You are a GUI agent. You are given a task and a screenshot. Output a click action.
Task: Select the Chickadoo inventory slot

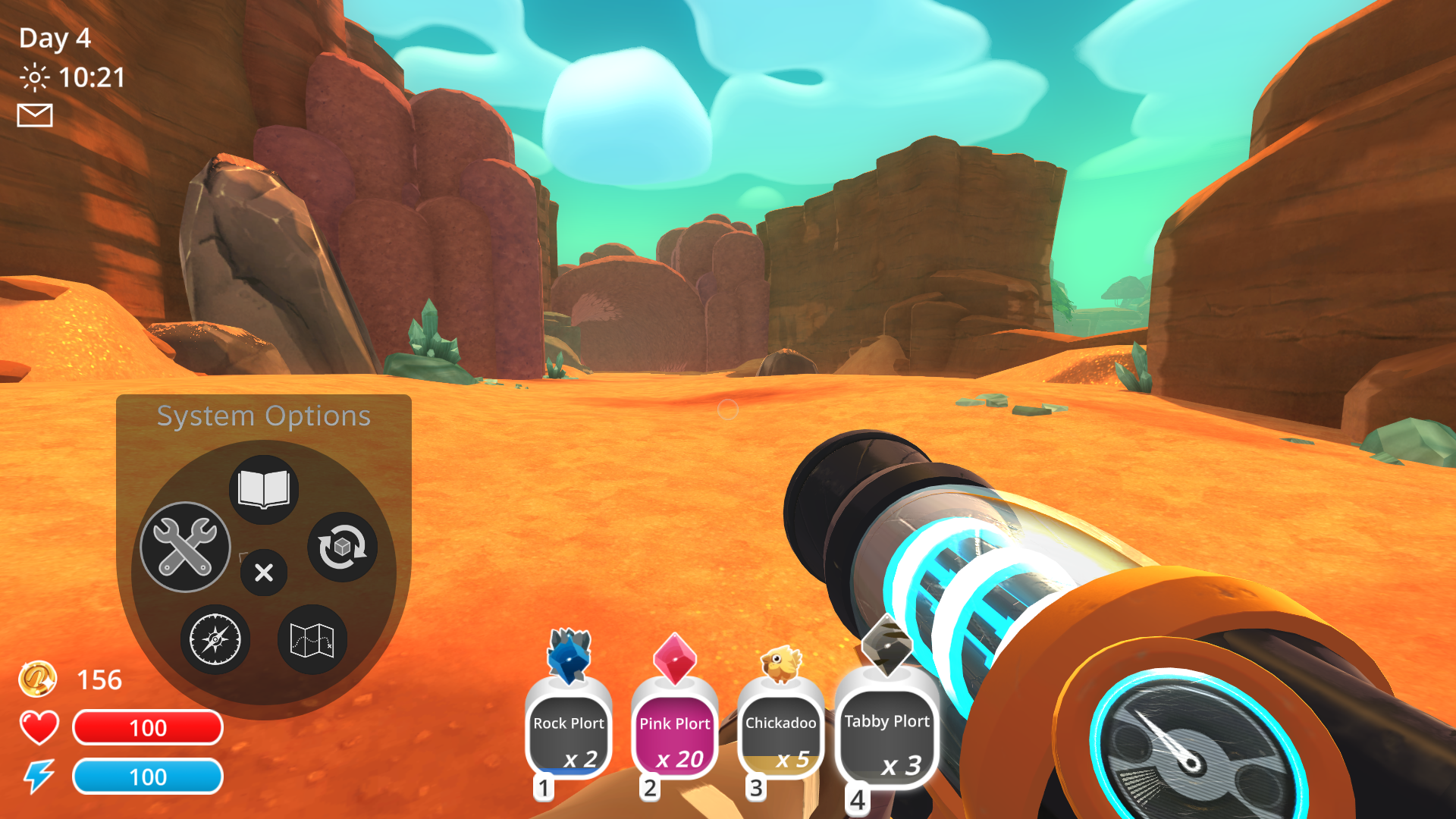(780, 732)
